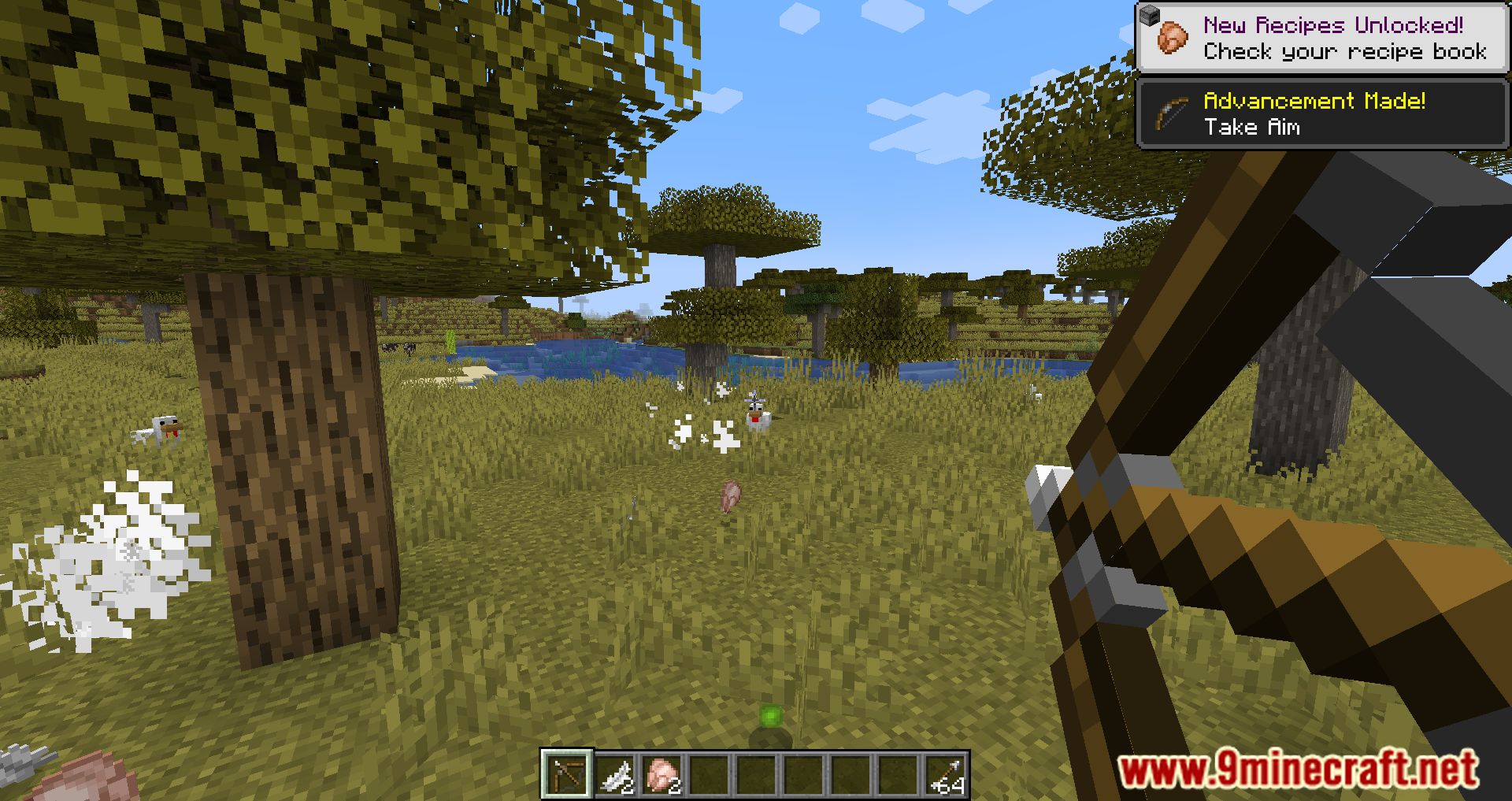Select the feather stack in the hotbar

pyautogui.click(x=614, y=775)
